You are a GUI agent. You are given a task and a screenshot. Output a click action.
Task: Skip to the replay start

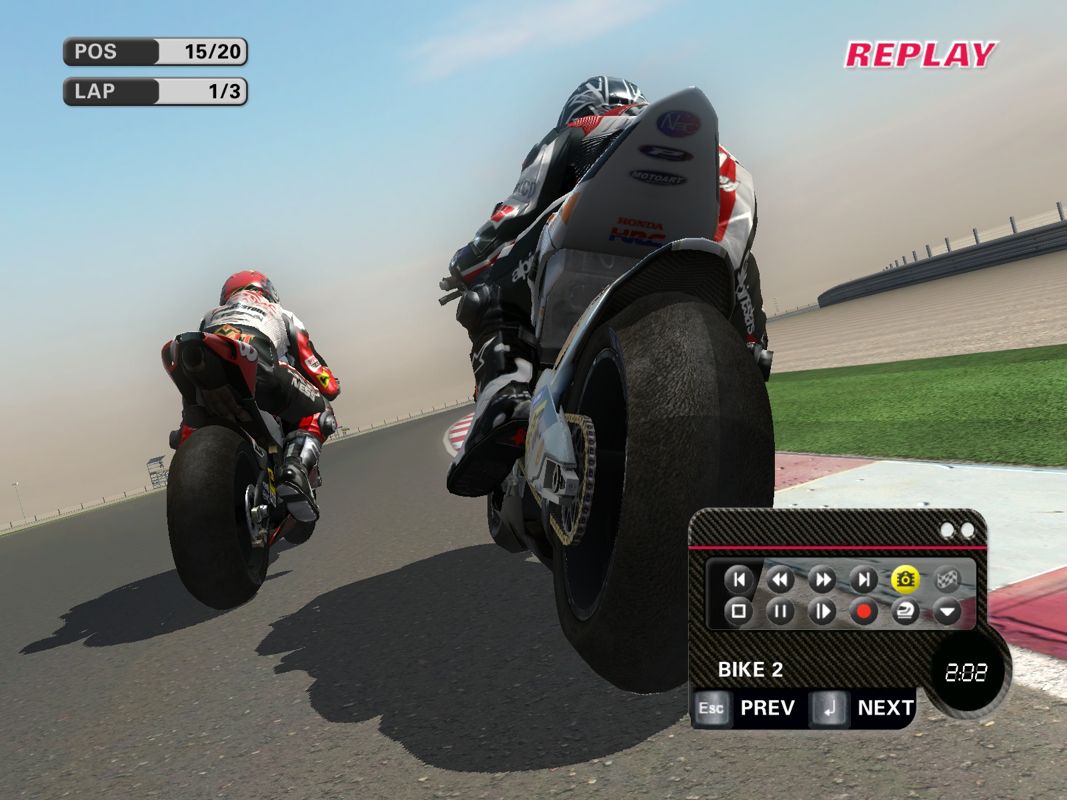pos(738,579)
